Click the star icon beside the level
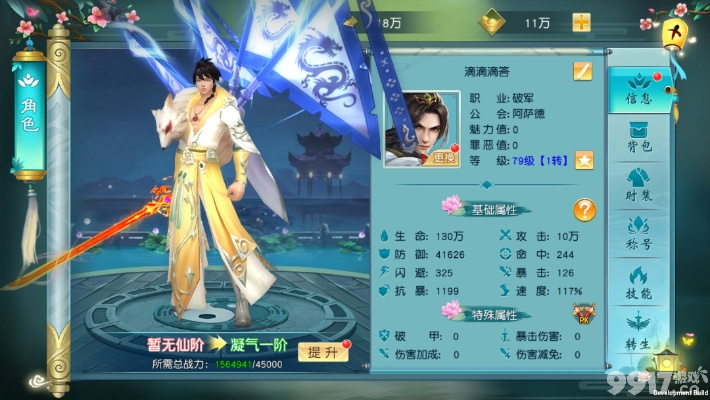Screen dimensions: 710x400 point(583,160)
